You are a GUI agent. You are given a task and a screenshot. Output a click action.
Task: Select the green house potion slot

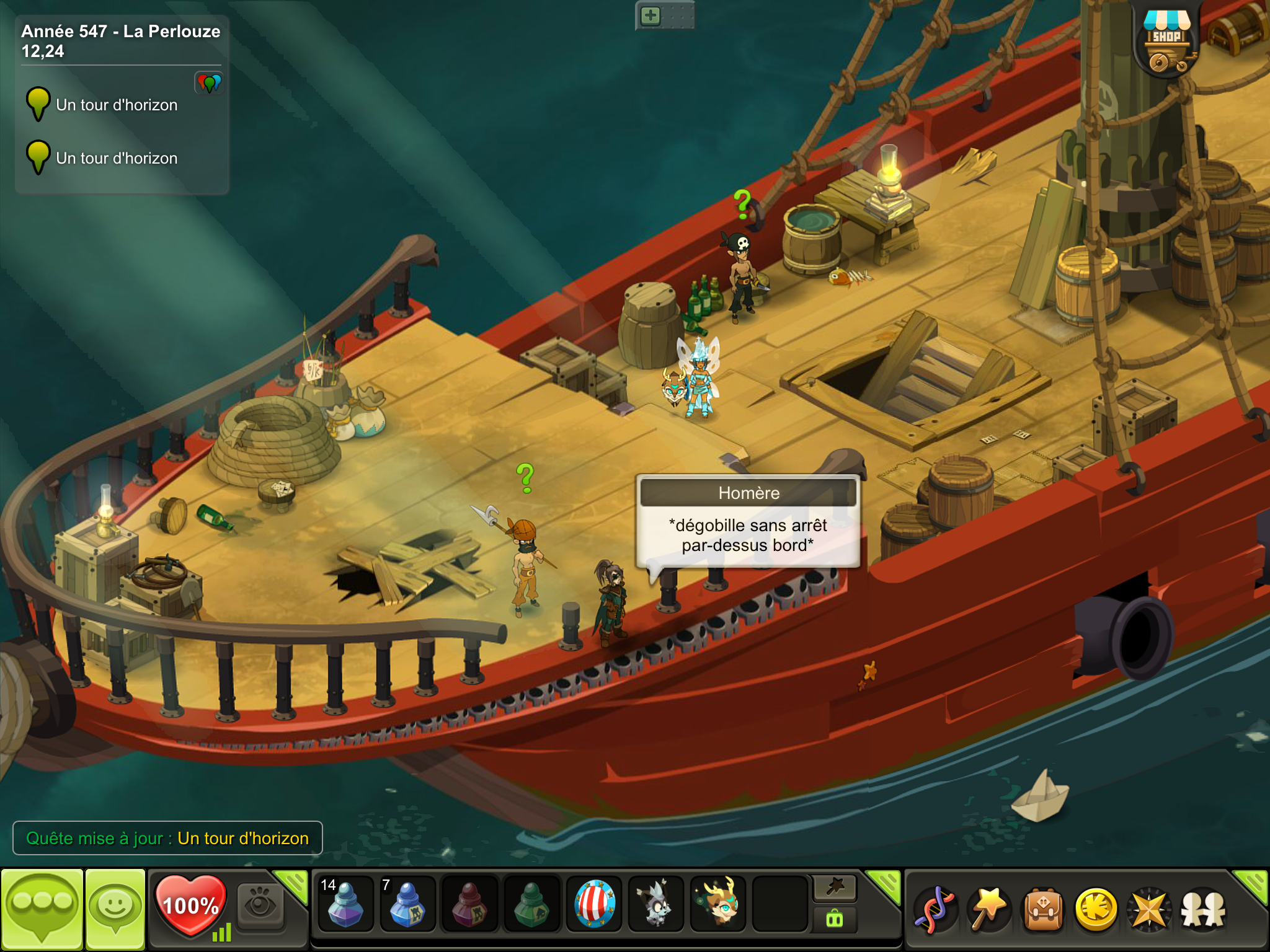click(x=531, y=904)
